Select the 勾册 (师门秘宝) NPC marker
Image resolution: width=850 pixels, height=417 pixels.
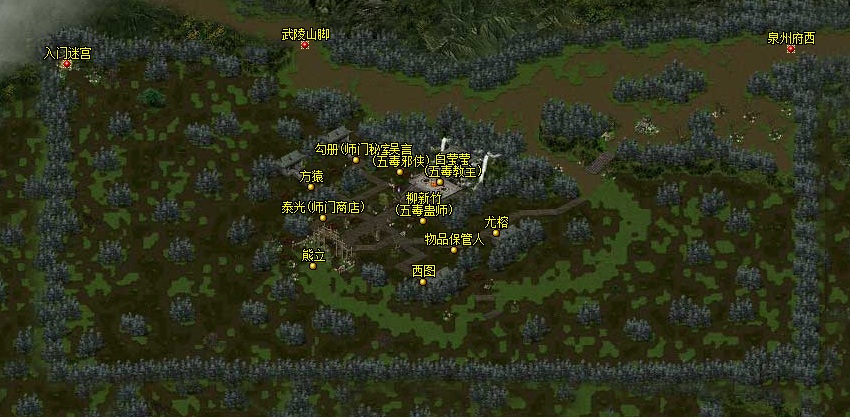(355, 160)
